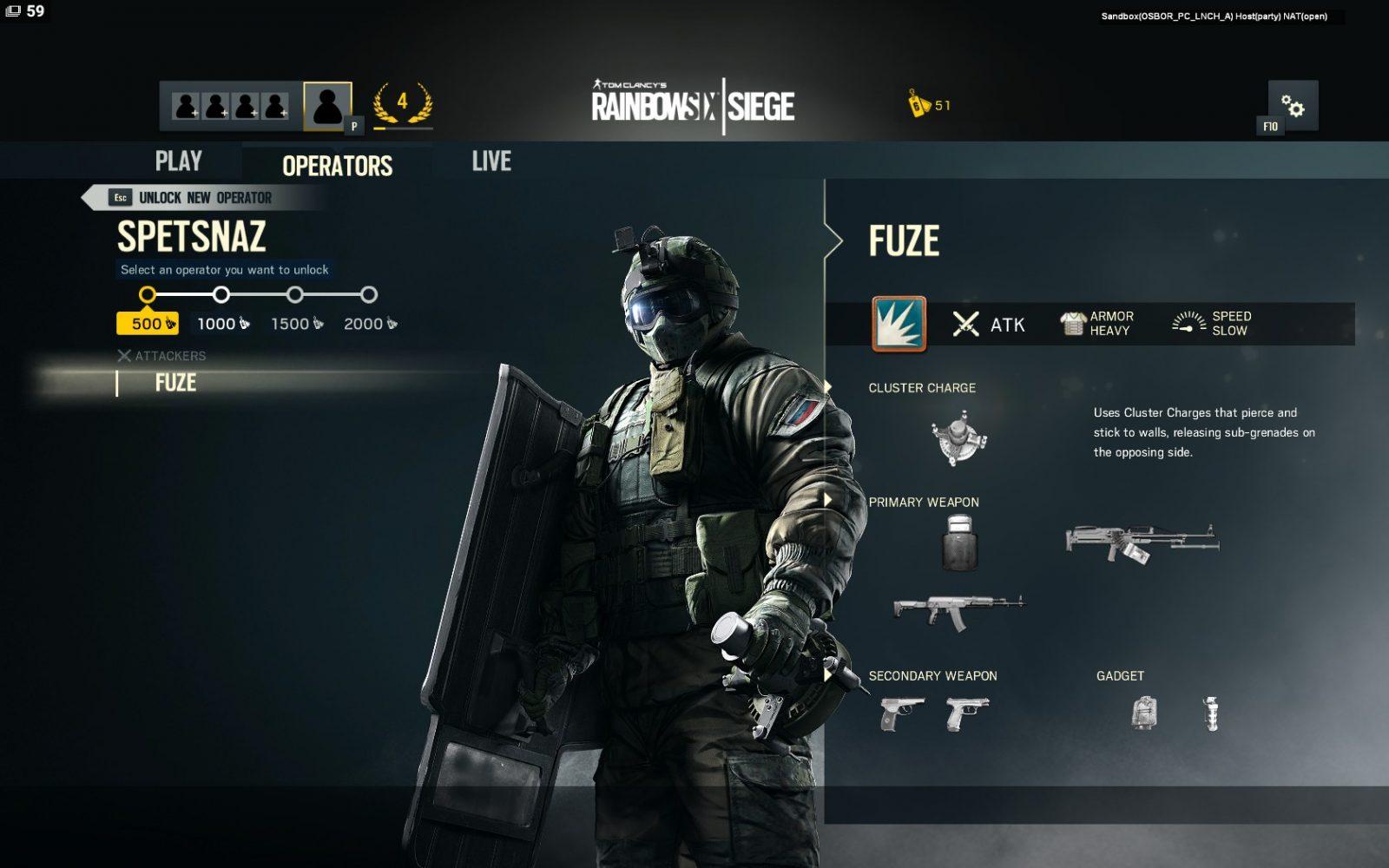Click the player profile avatar
Viewport: 1389px width, 868px height.
pyautogui.click(x=327, y=106)
